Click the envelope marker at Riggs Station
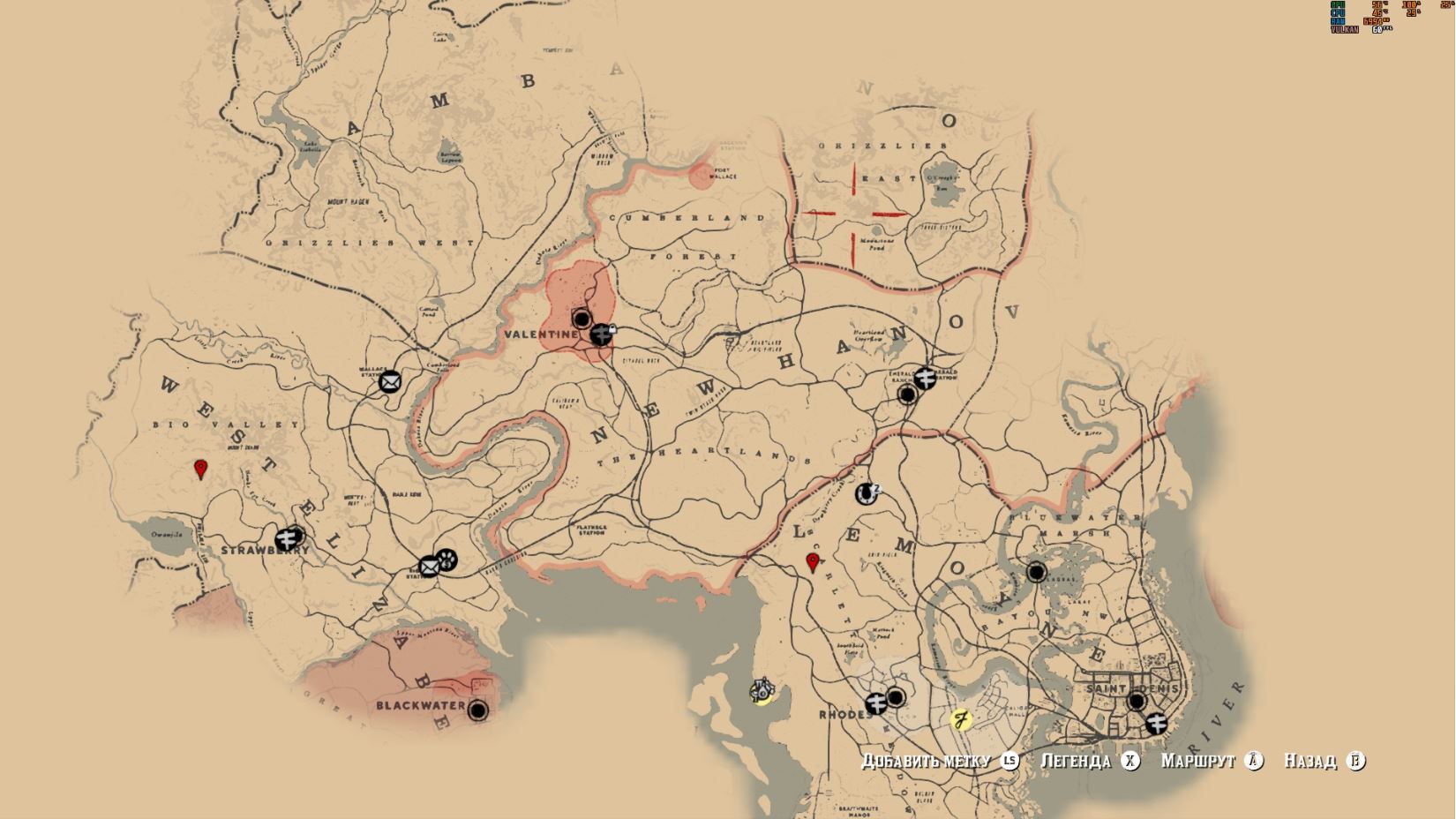The height and width of the screenshot is (819, 1456). point(429,567)
